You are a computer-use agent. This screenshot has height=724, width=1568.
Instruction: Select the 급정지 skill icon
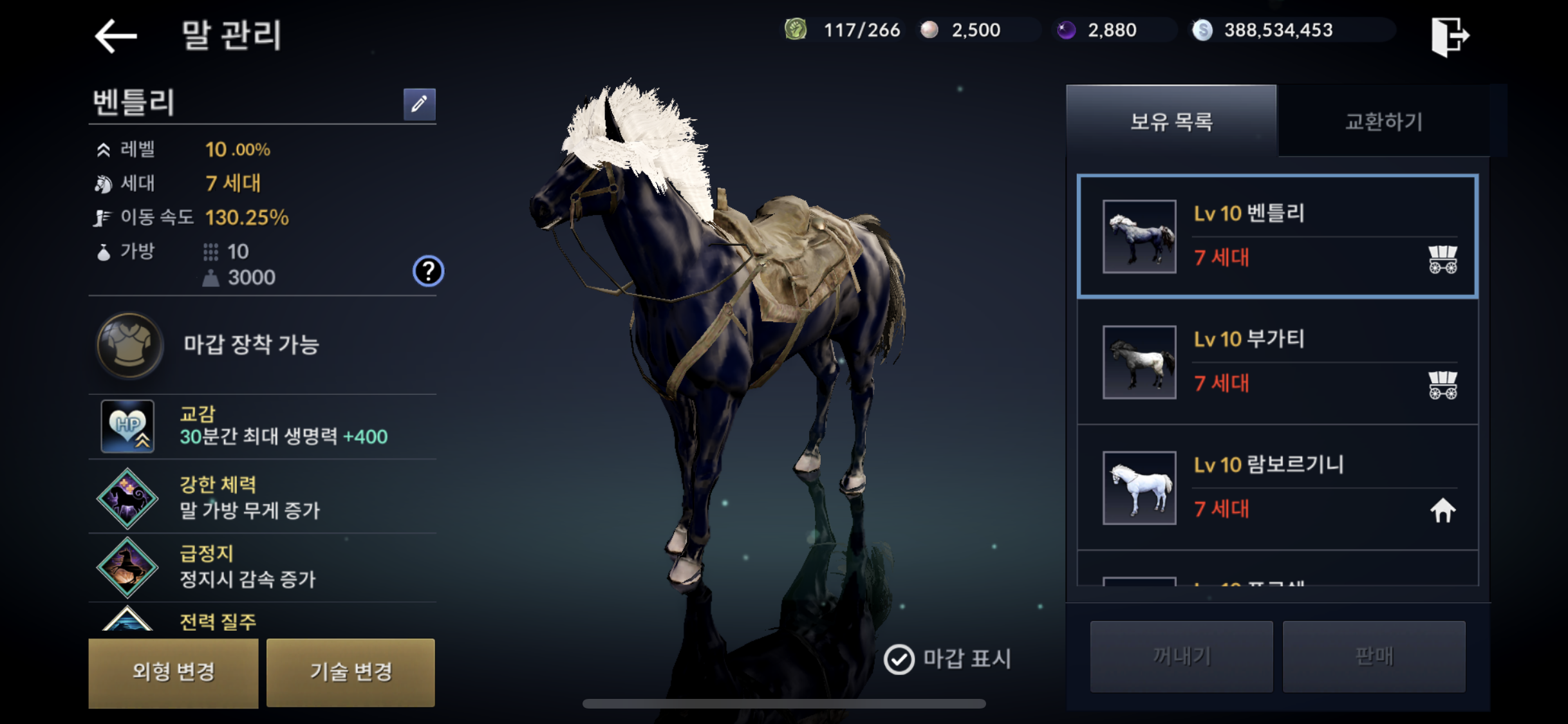pyautogui.click(x=127, y=567)
